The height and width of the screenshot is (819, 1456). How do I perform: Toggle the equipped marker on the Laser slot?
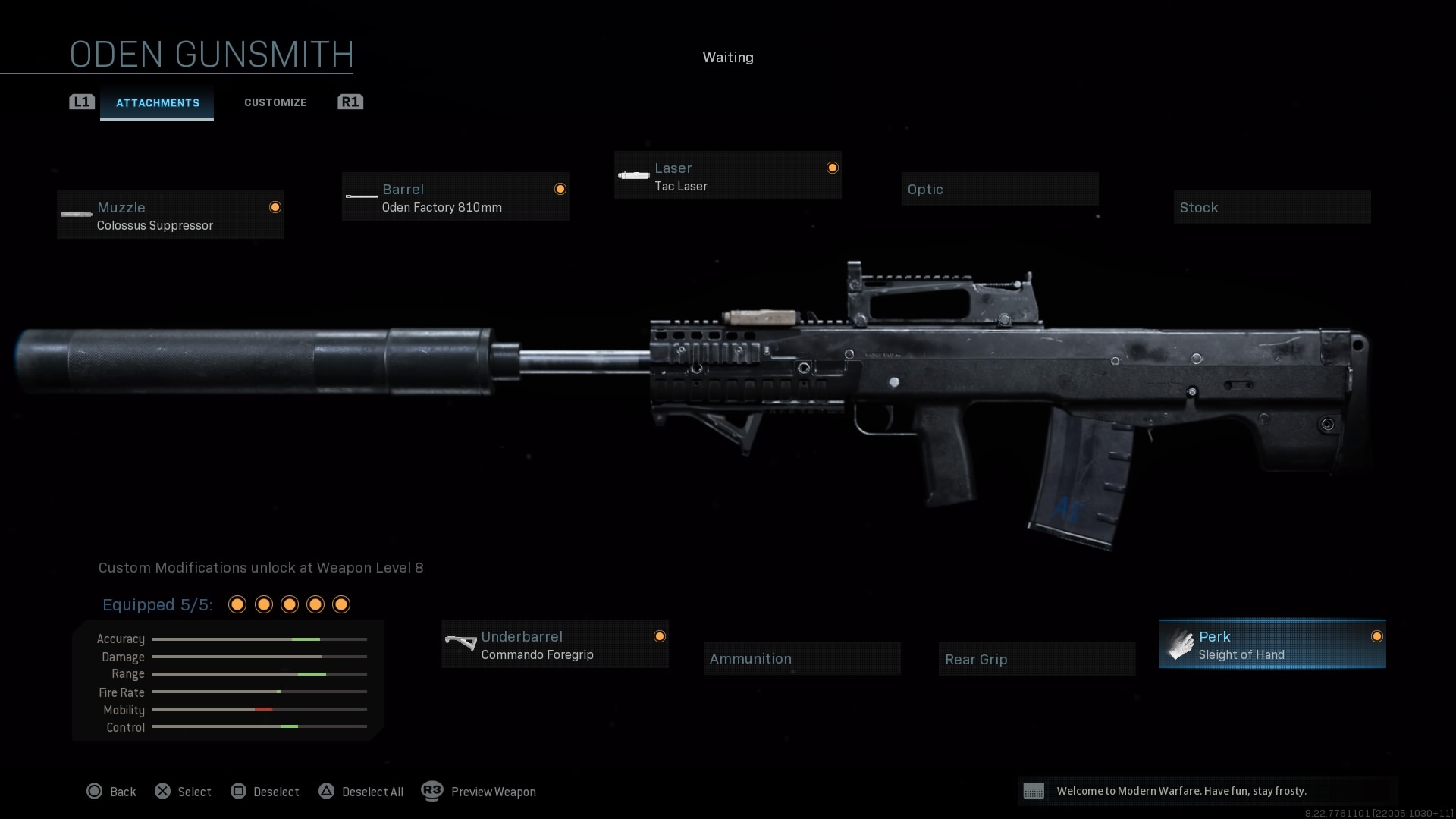click(832, 168)
